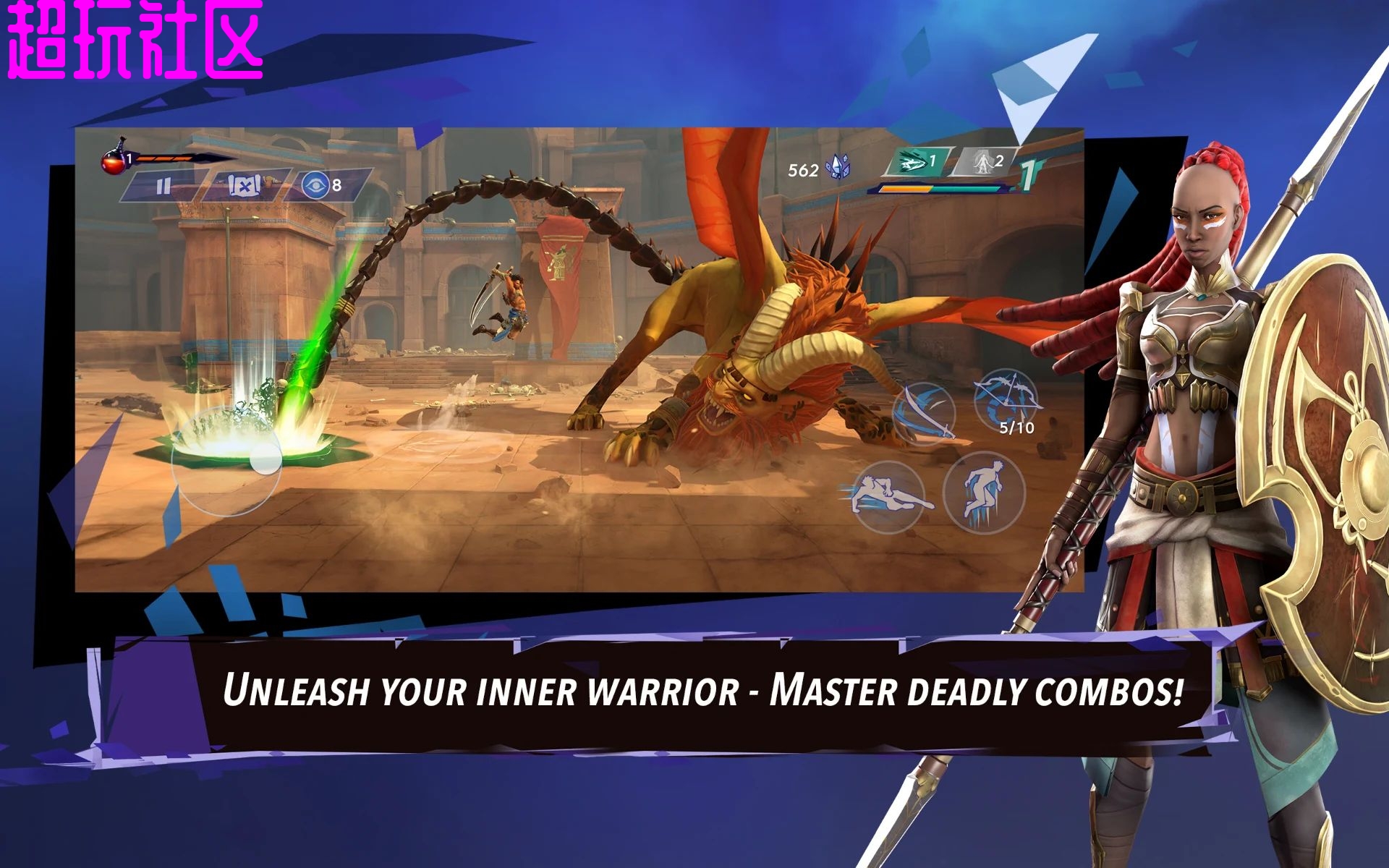The width and height of the screenshot is (1389, 868).
Task: Select the grey figure skill numbered 2
Action: pyautogui.click(x=984, y=162)
